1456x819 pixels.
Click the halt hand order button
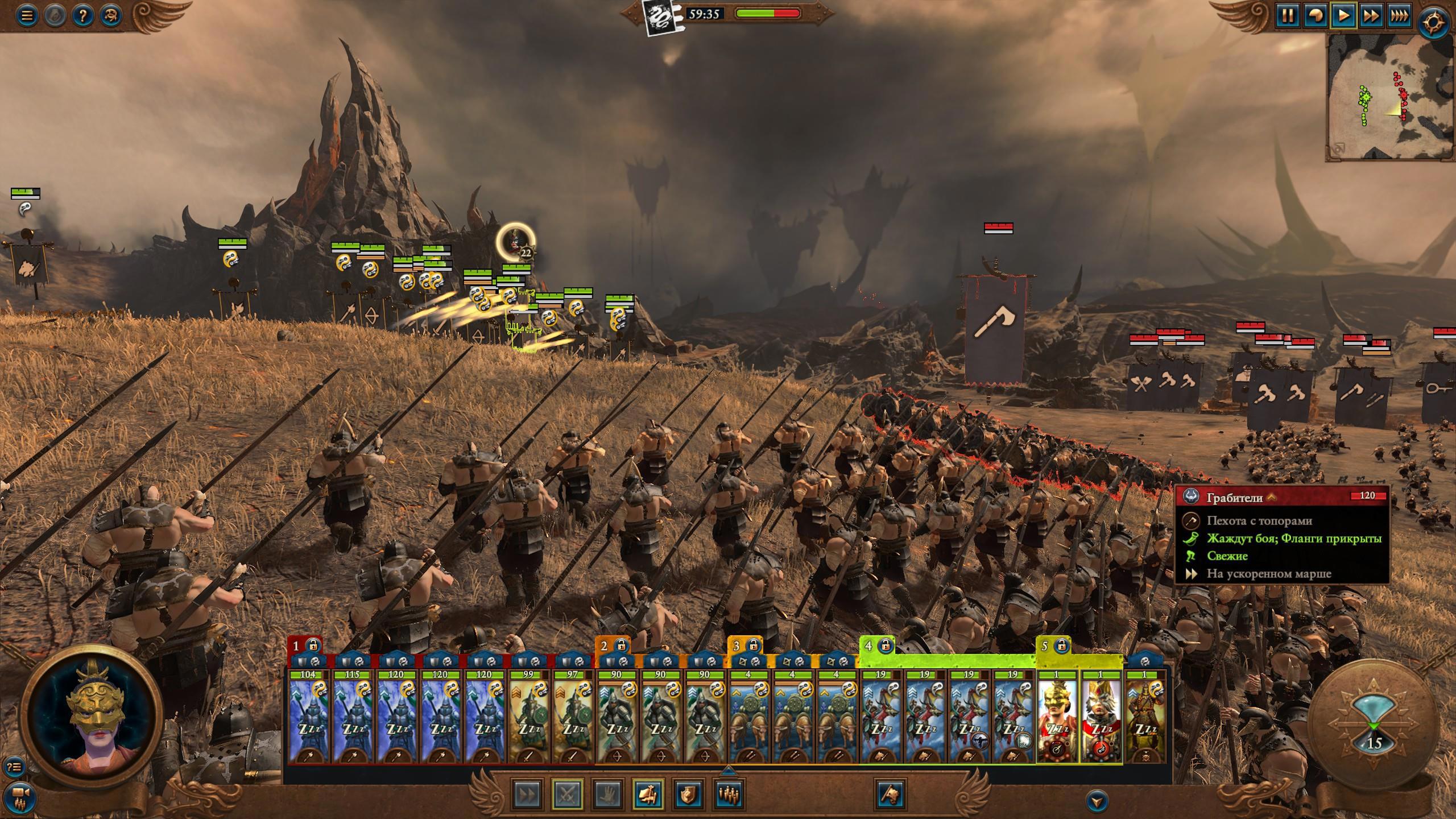[x=607, y=794]
